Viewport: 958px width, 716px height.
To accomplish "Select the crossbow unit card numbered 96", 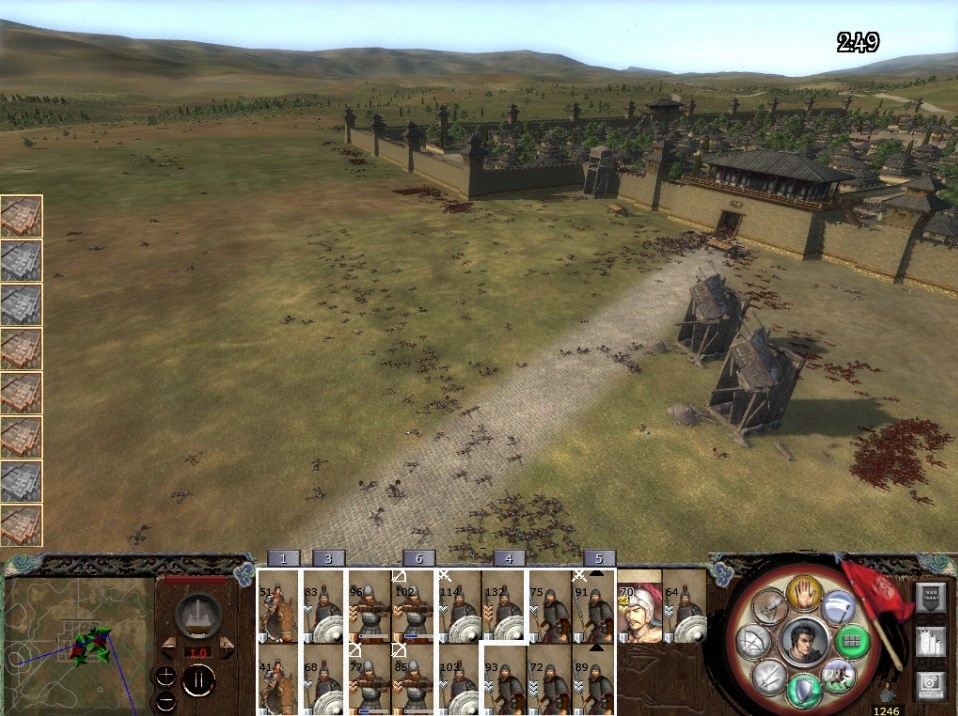I will click(369, 606).
